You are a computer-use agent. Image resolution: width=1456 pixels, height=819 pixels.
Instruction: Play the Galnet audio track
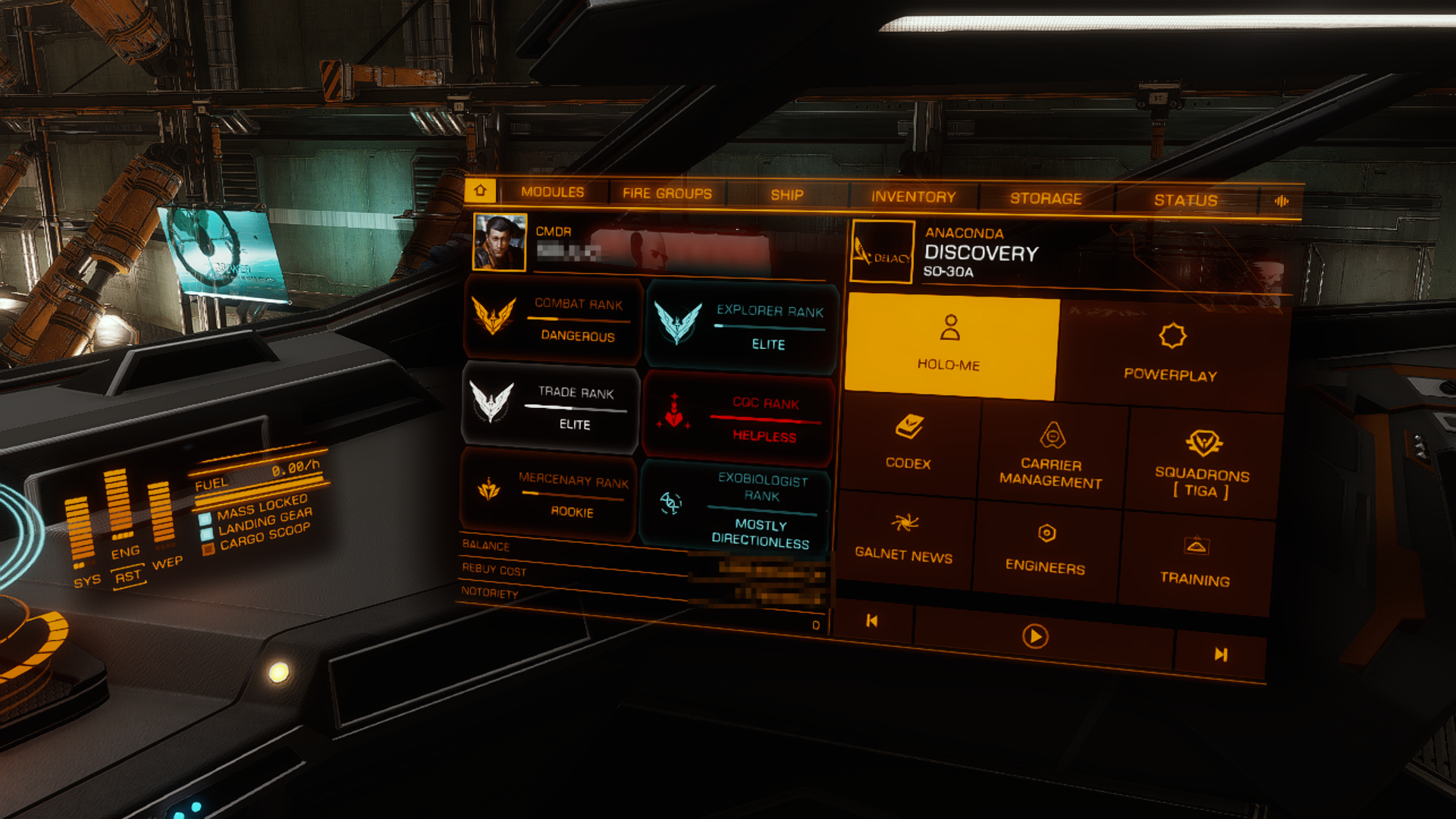1035,636
